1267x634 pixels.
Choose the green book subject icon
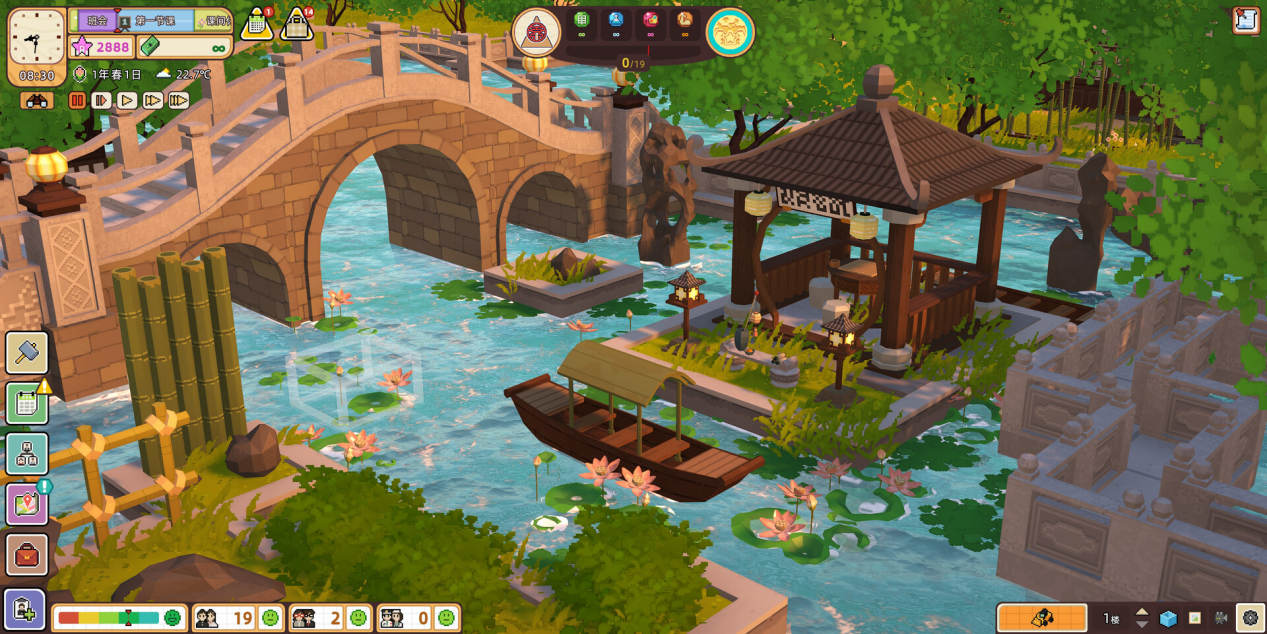click(x=582, y=19)
